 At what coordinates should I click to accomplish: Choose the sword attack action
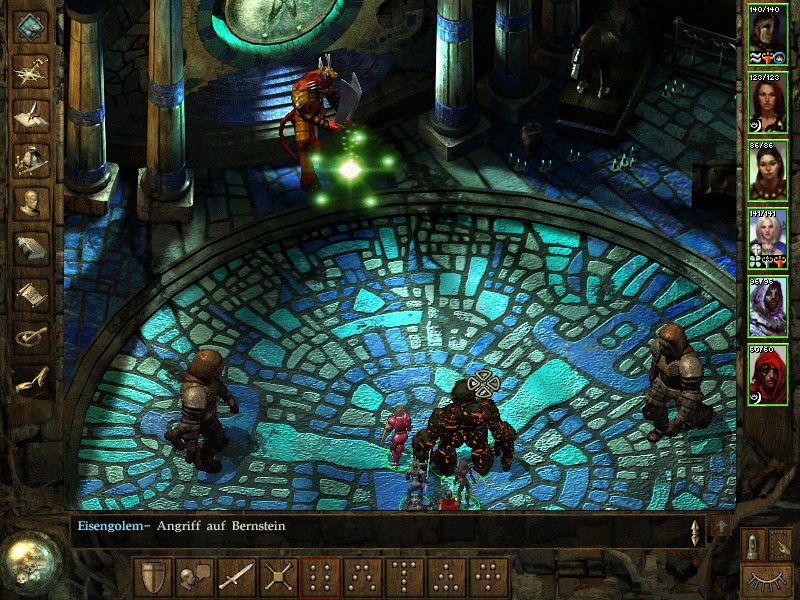(x=236, y=578)
